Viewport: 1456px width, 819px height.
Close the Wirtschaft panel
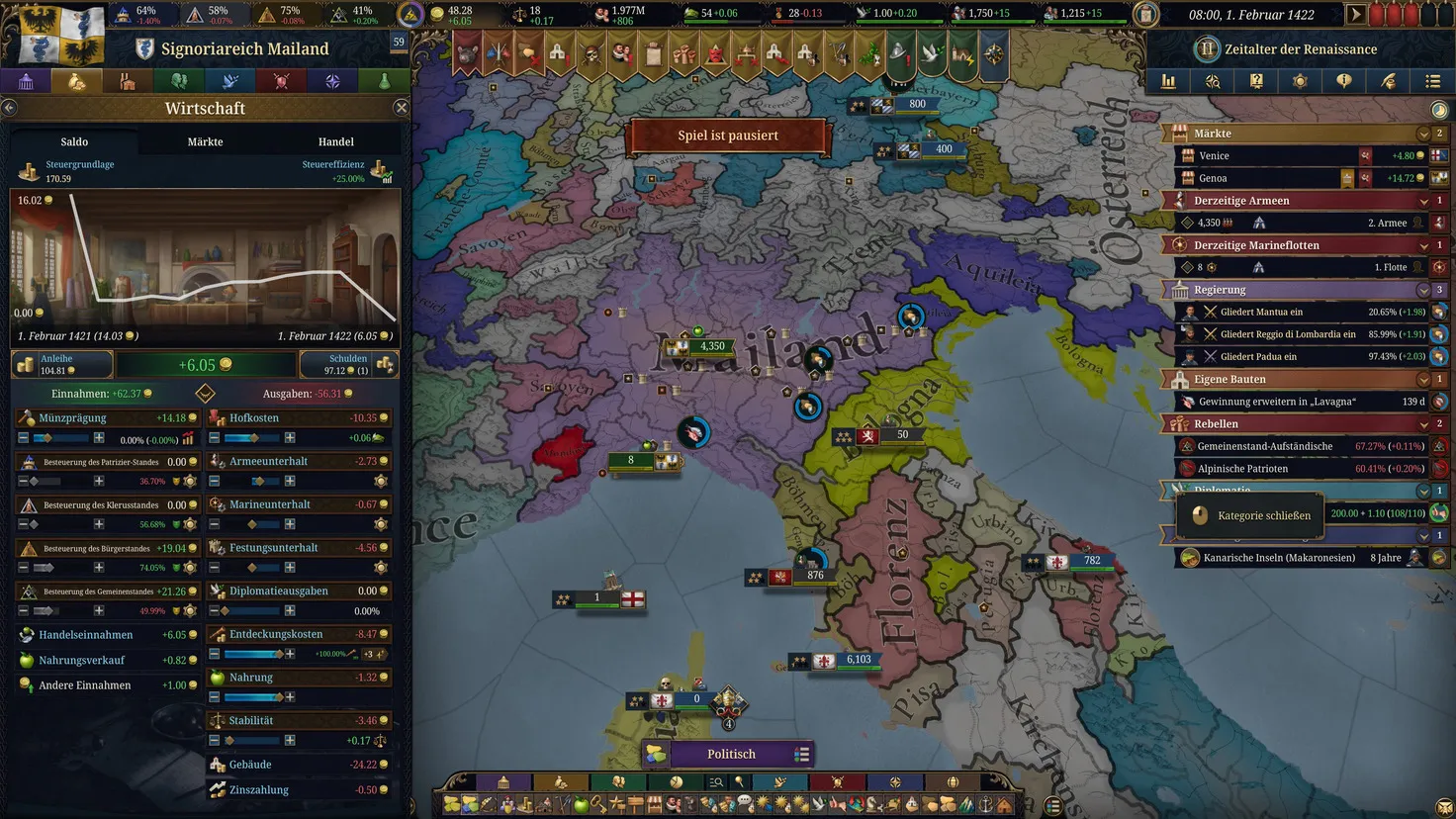(401, 108)
